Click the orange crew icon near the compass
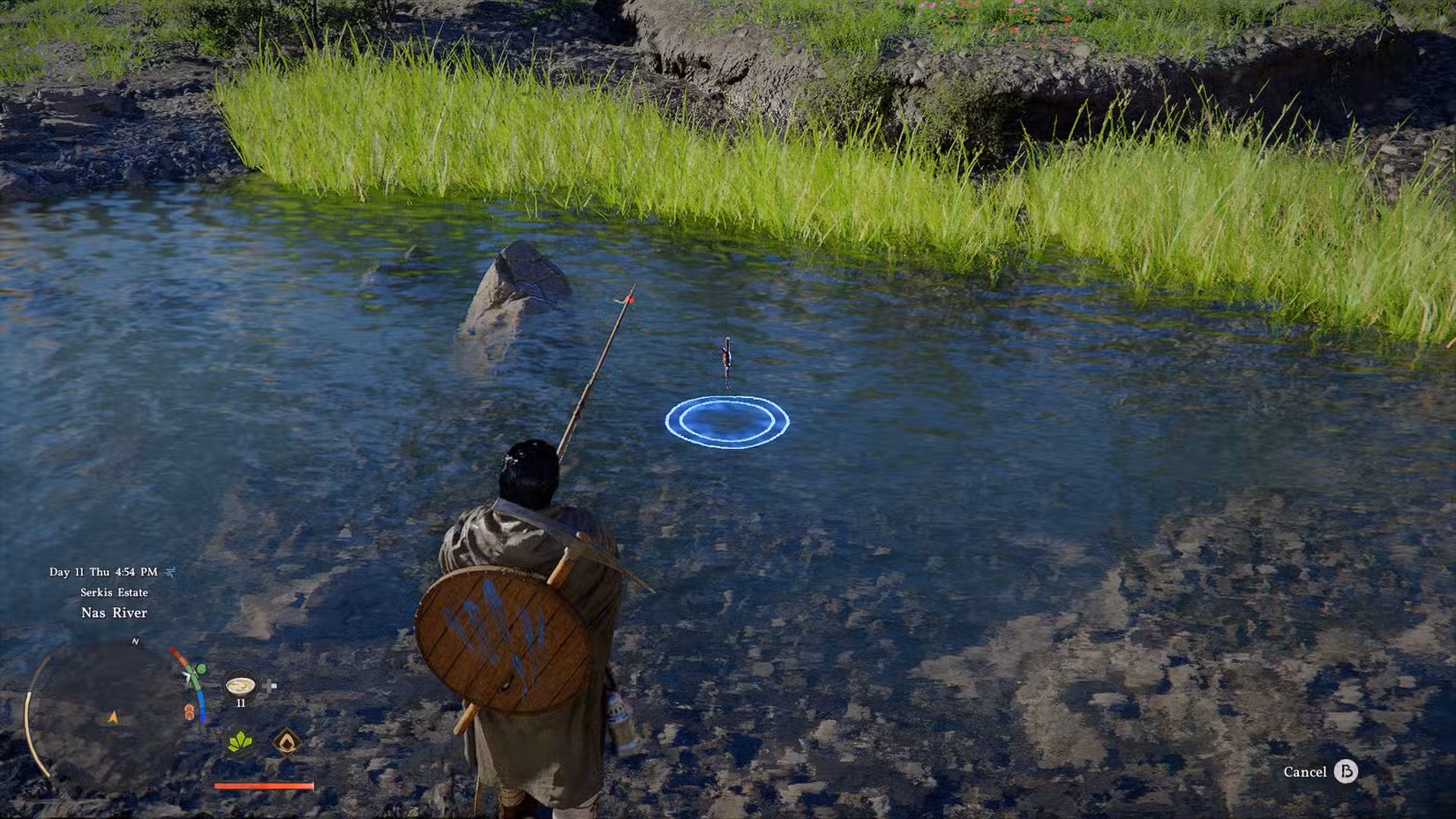 (189, 713)
